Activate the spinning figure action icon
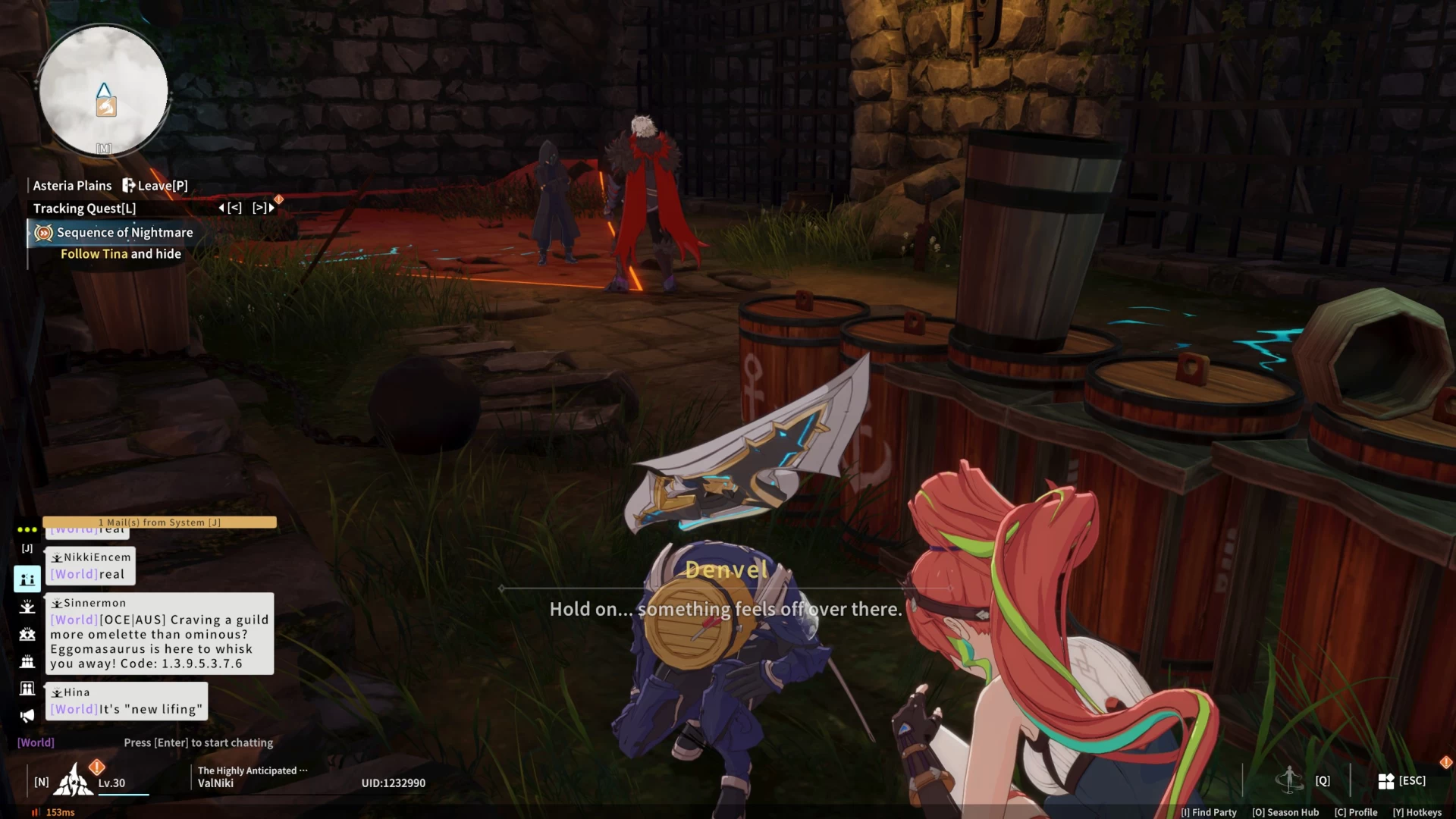Viewport: 1456px width, 819px height. [x=1289, y=780]
